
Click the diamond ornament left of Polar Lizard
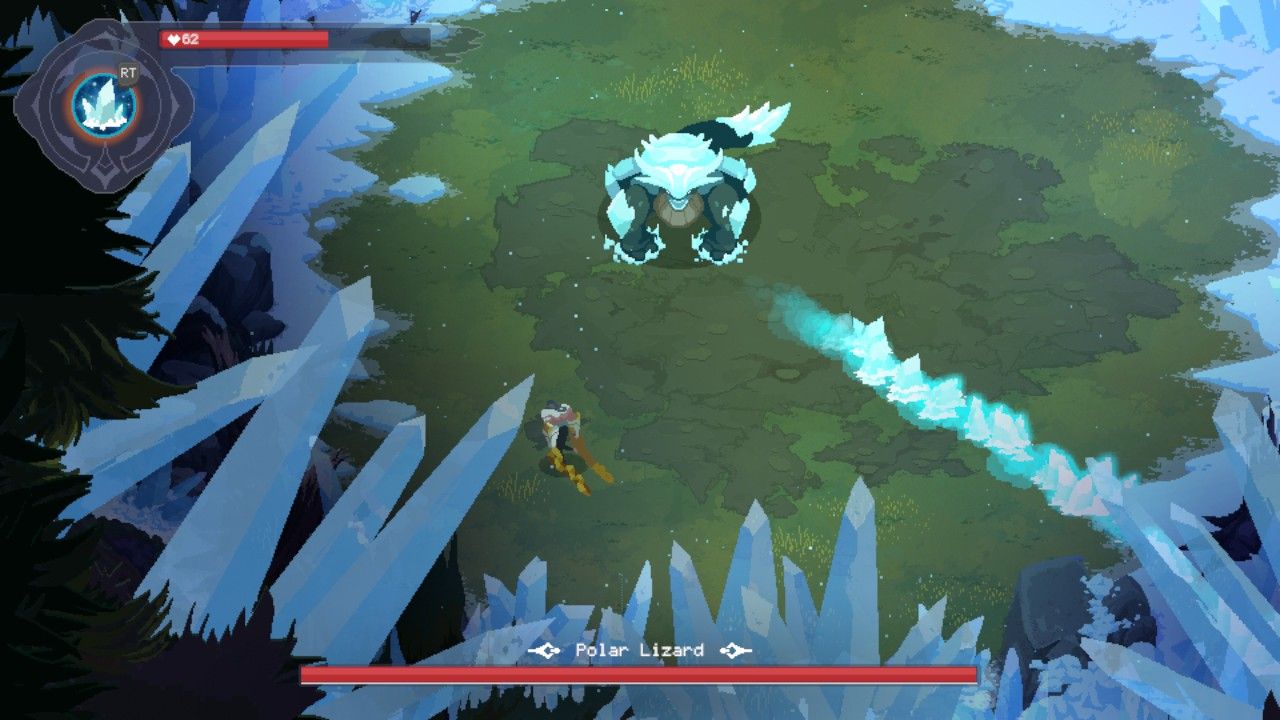click(x=546, y=648)
